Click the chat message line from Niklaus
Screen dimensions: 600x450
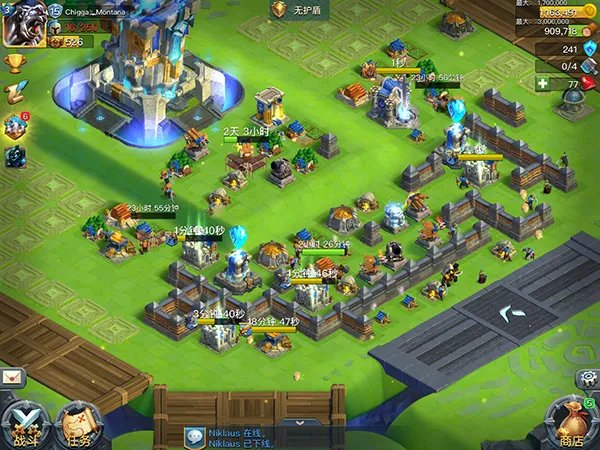pos(240,436)
